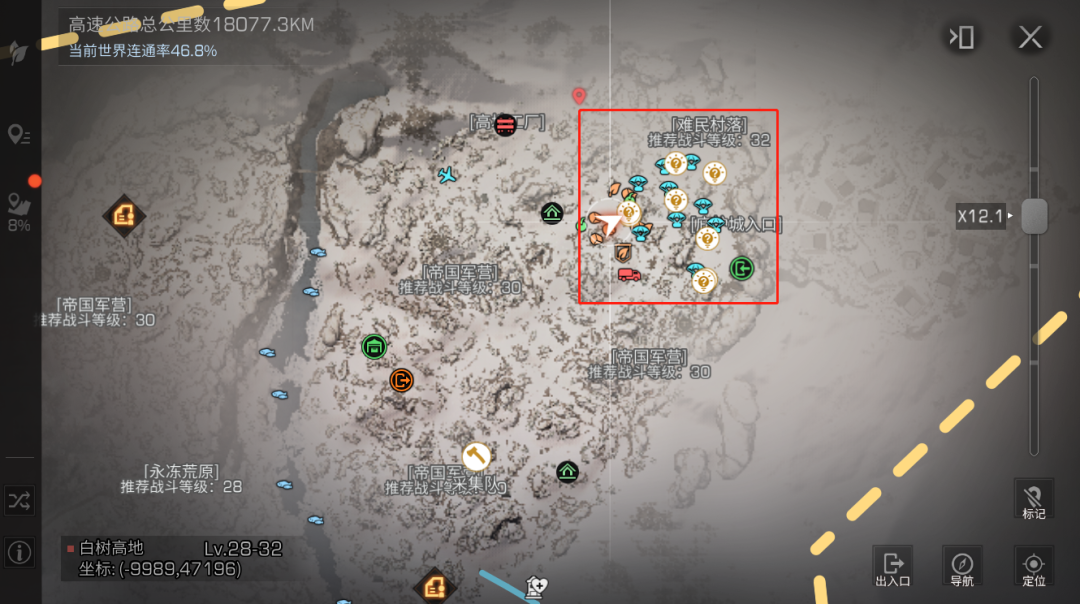Viewport: 1080px width, 604px height.
Task: Collapse the map side panel button
Action: (x=962, y=38)
